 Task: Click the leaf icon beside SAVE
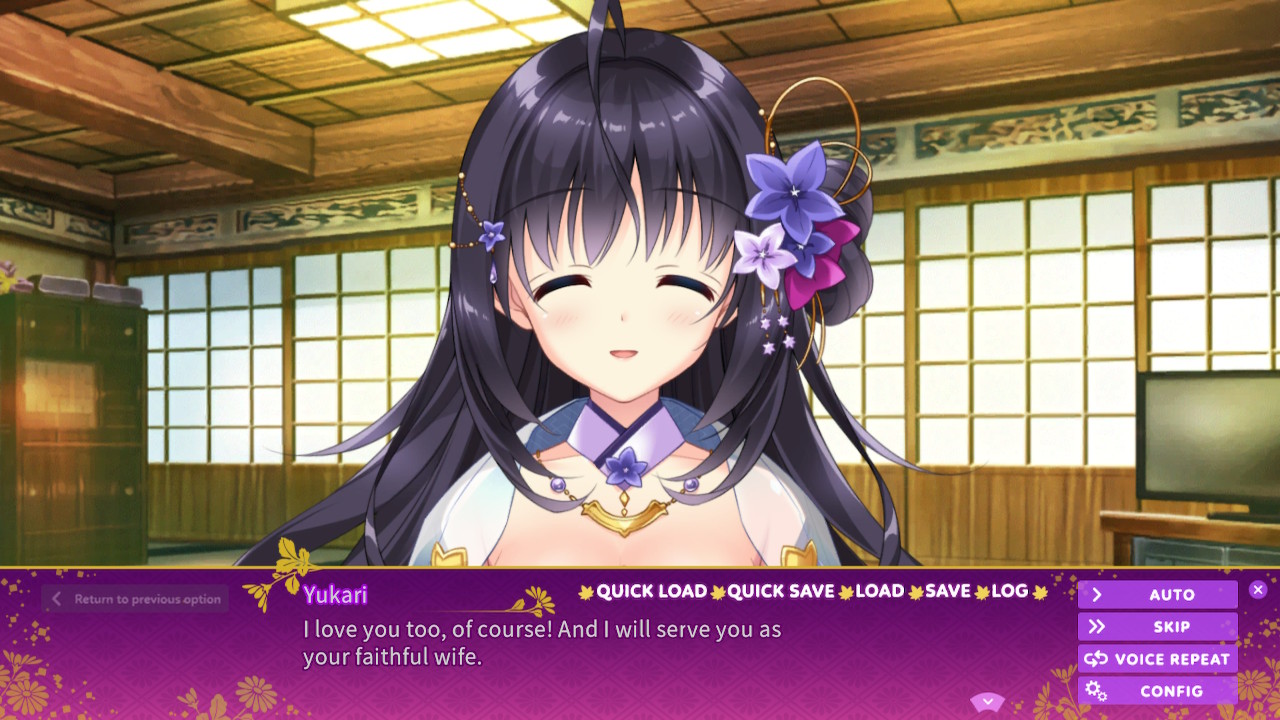[916, 591]
